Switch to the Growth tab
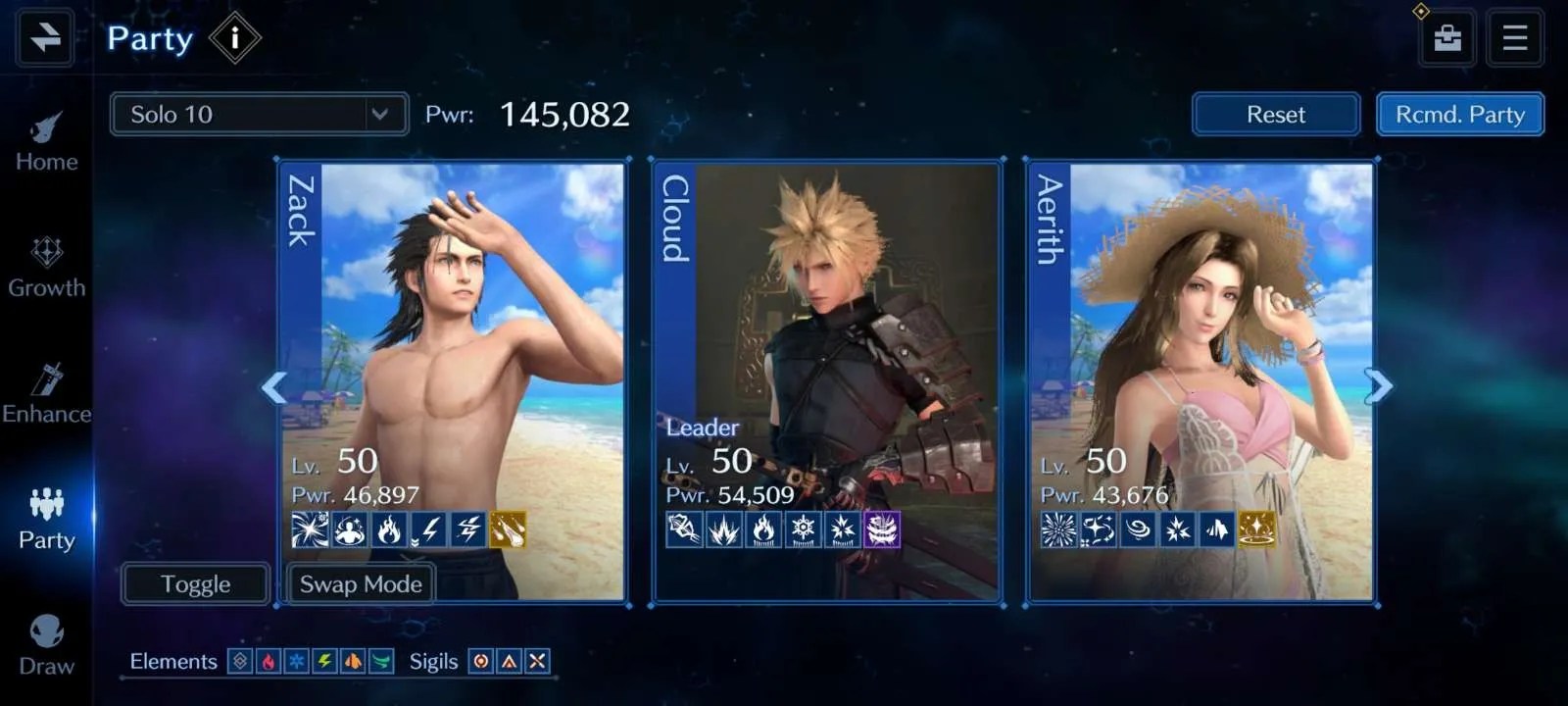The image size is (1568, 706). pyautogui.click(x=46, y=268)
